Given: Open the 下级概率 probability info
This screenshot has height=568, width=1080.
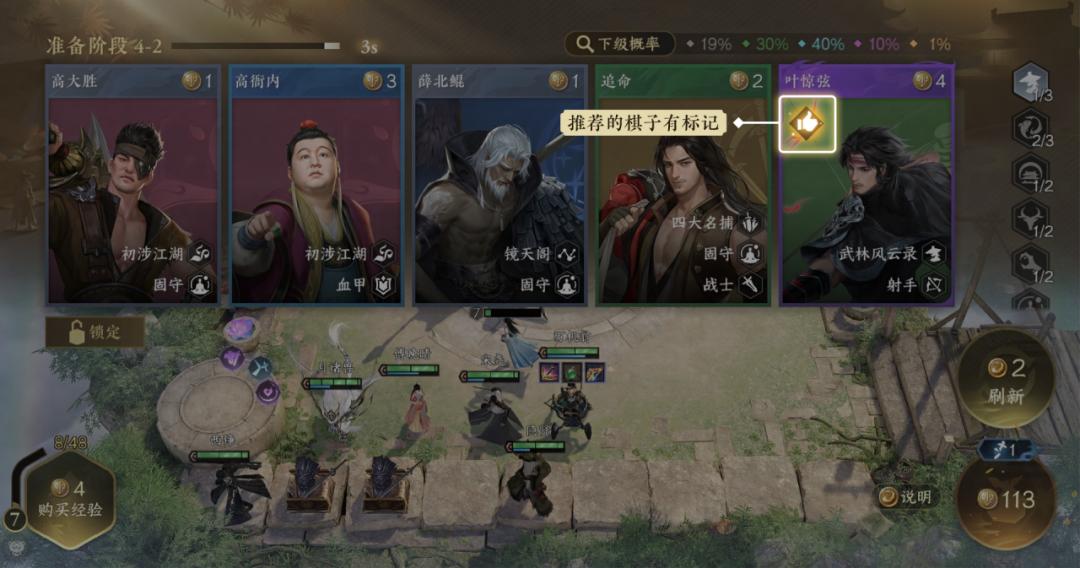Looking at the screenshot, I should click(620, 44).
